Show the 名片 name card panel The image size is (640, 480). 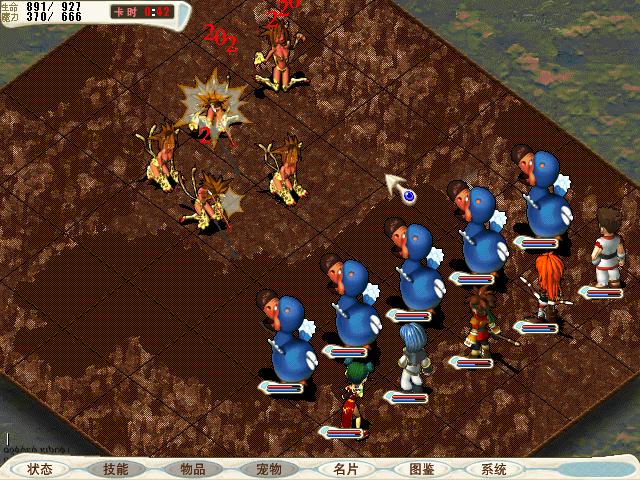pos(344,469)
